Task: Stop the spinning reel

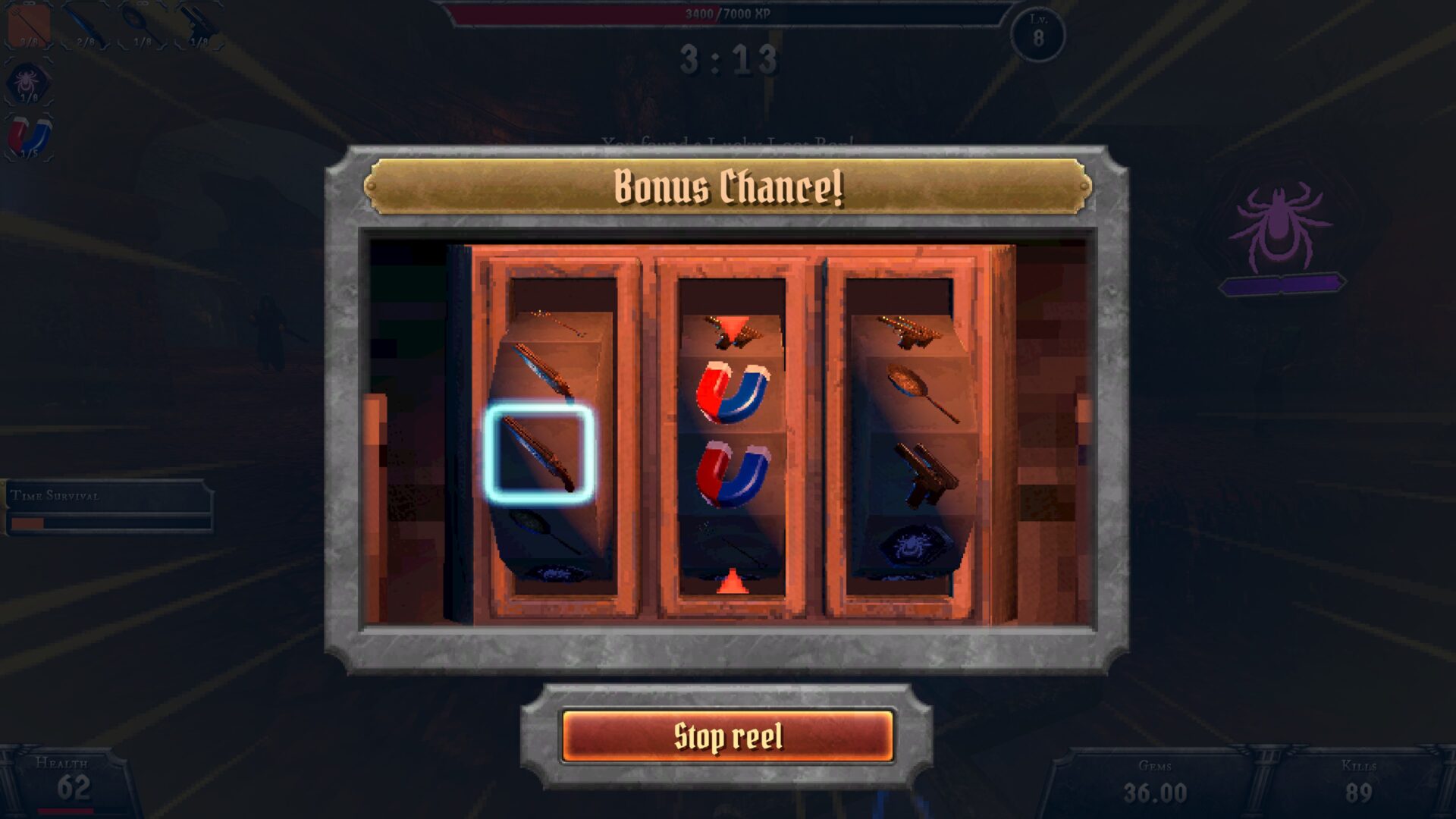Action: point(727,736)
